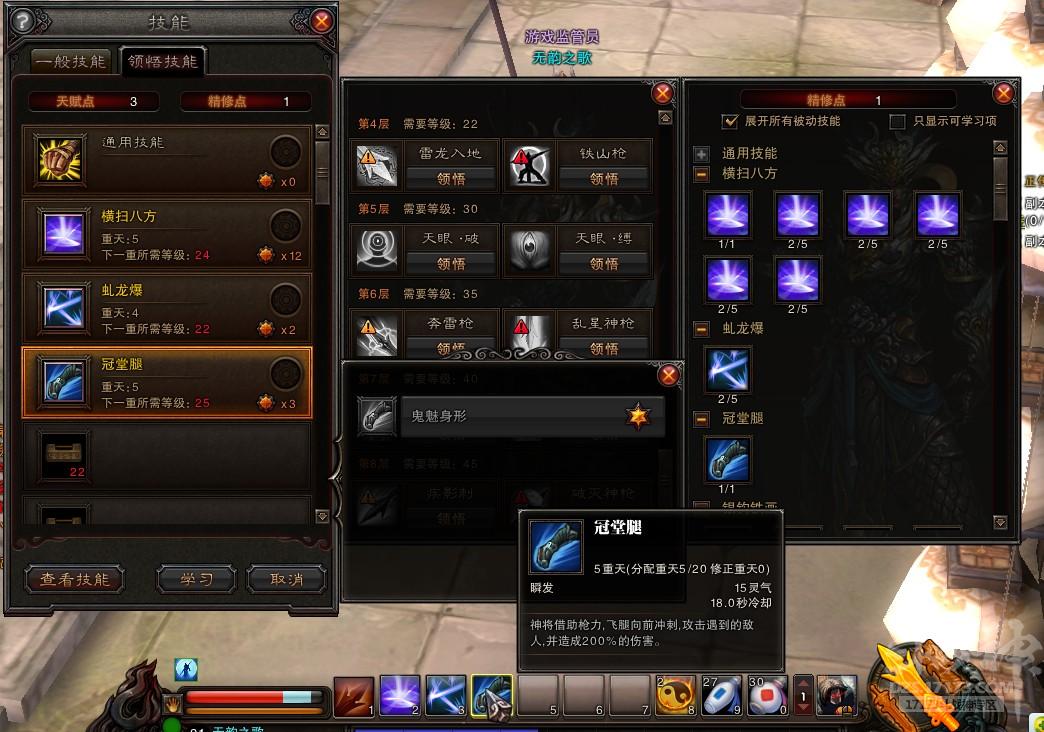Click the 查看技能 button
The width and height of the screenshot is (1044, 732).
[74, 579]
